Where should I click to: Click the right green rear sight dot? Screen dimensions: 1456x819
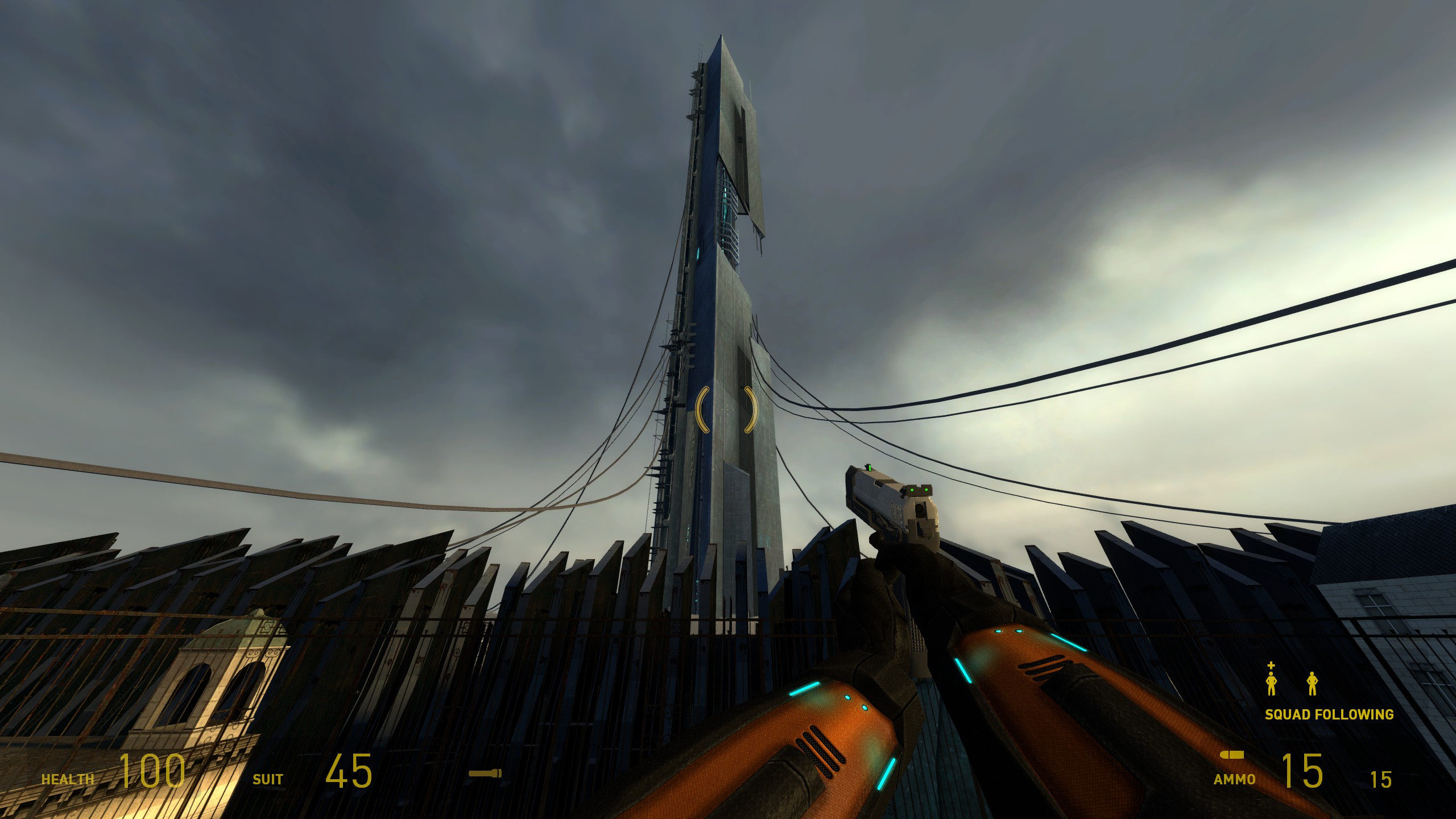click(x=926, y=490)
